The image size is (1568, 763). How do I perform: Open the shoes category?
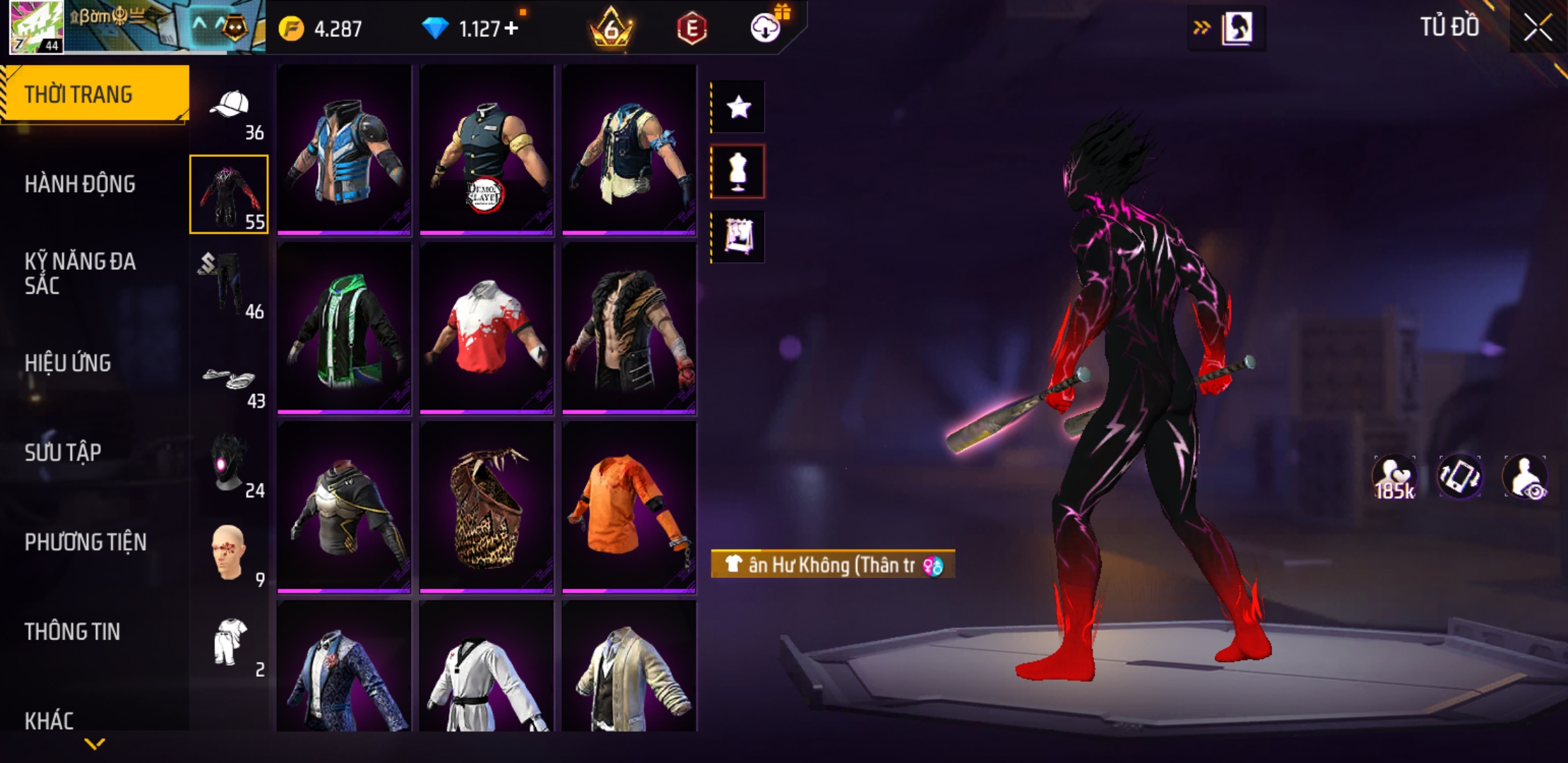[228, 381]
